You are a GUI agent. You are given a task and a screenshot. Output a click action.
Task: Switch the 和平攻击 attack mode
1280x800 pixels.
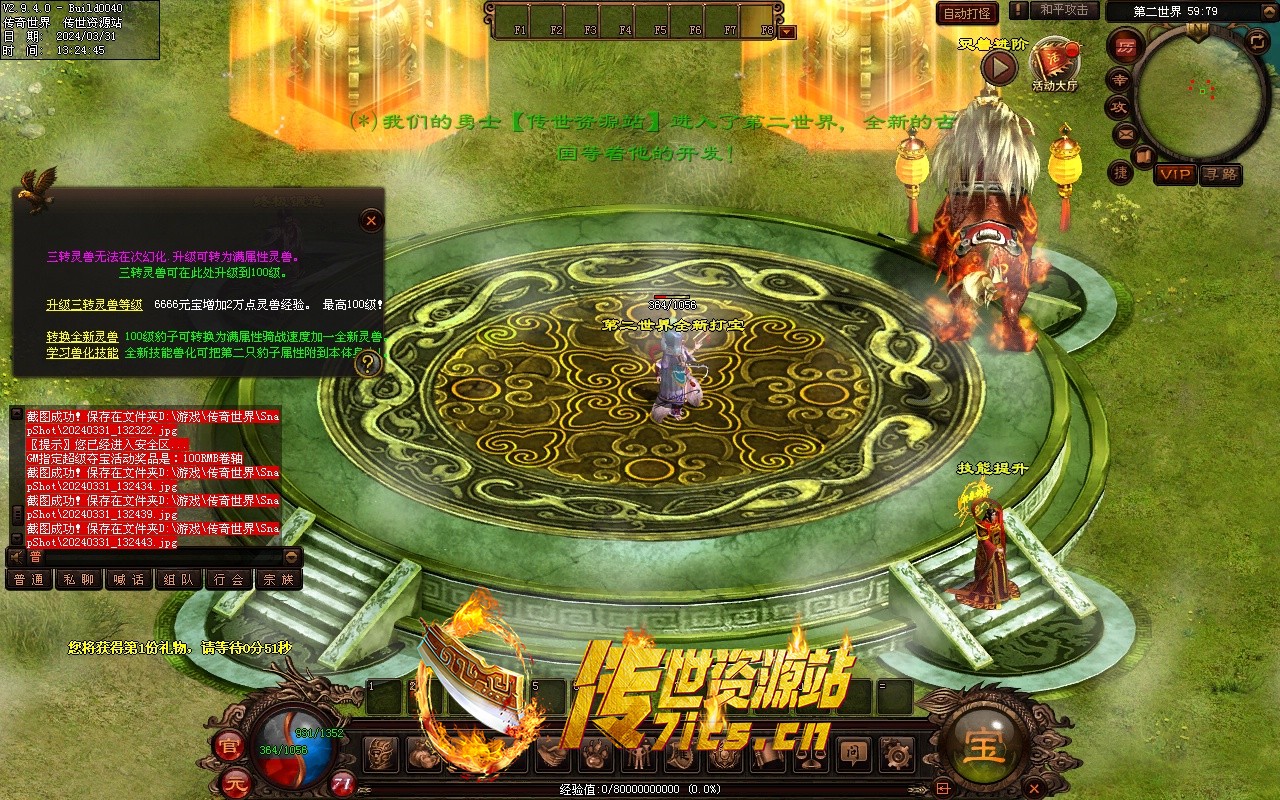point(1063,10)
